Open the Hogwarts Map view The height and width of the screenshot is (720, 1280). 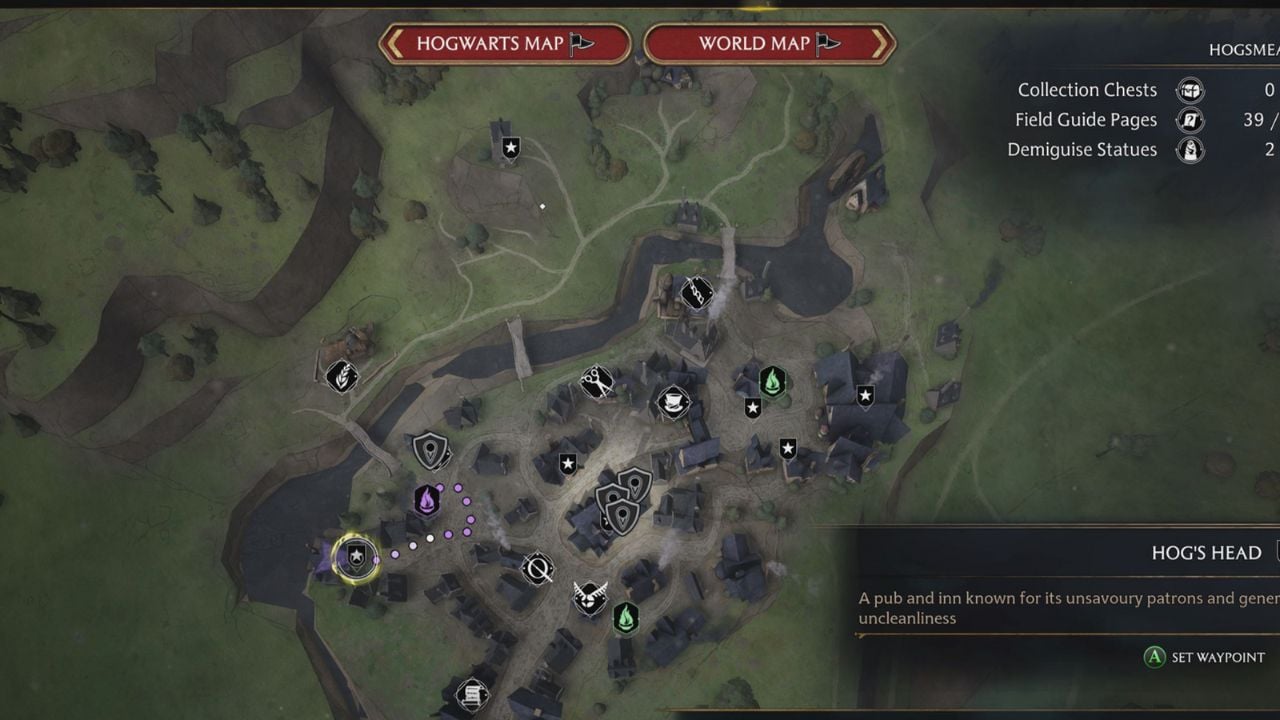[505, 44]
